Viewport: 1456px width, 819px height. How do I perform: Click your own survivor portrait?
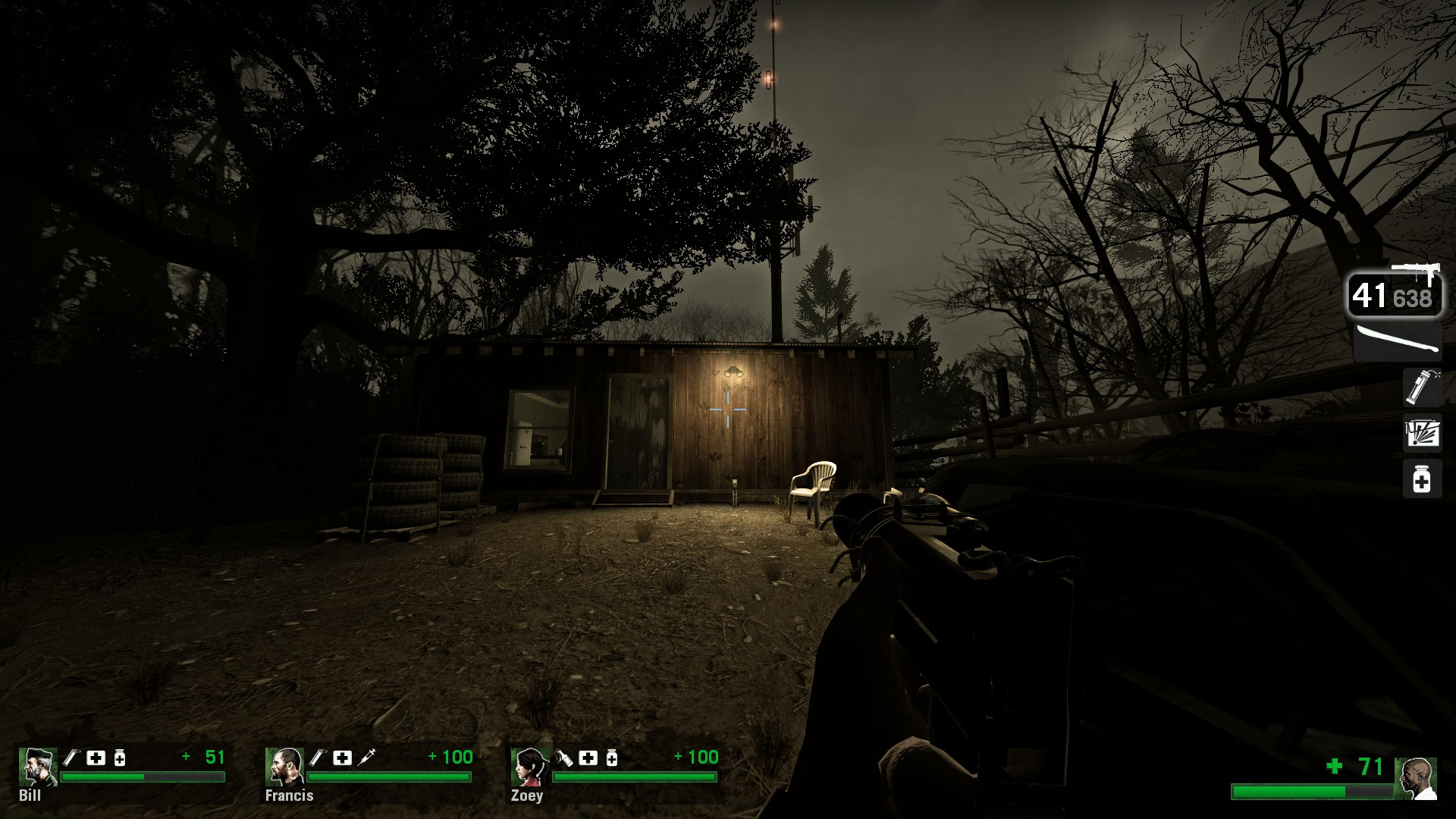(1415, 778)
